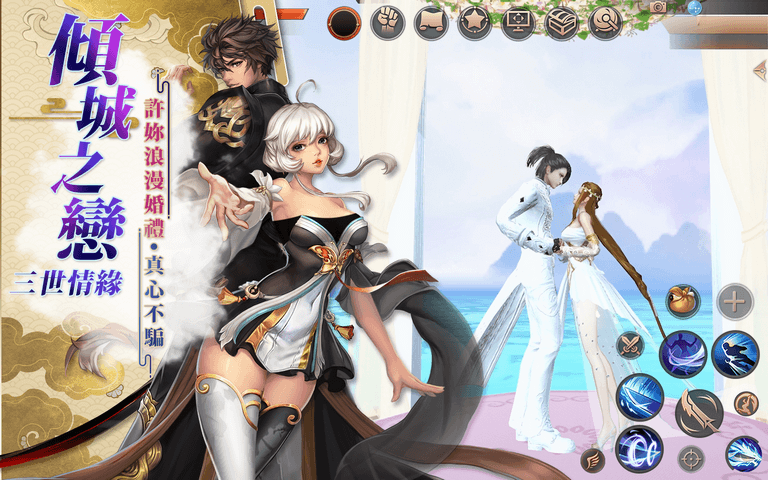The height and width of the screenshot is (480, 768).
Task: Use the orange pouch item
Action: coord(684,301)
